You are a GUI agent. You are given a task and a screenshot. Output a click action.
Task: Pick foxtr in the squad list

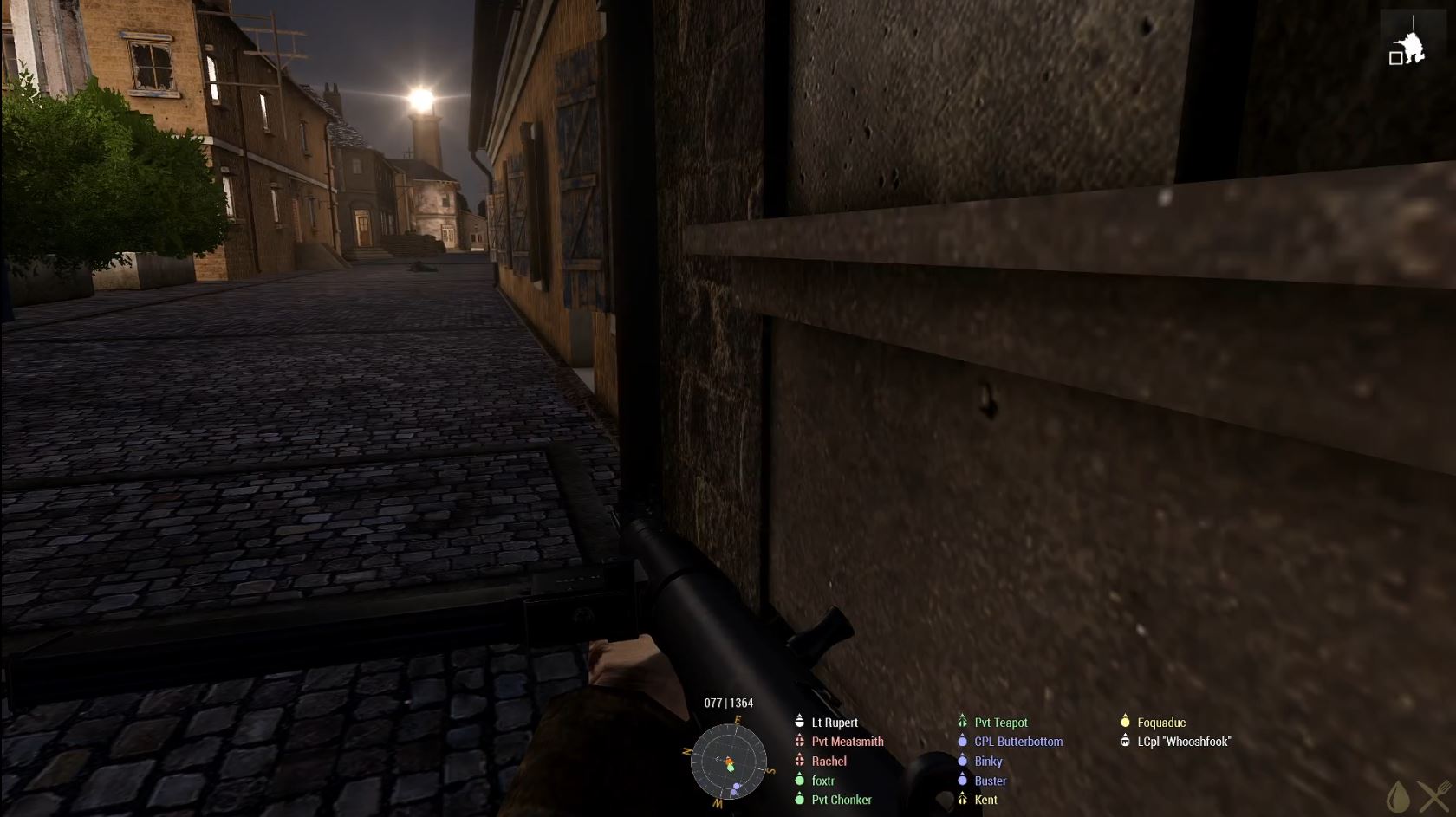(822, 781)
